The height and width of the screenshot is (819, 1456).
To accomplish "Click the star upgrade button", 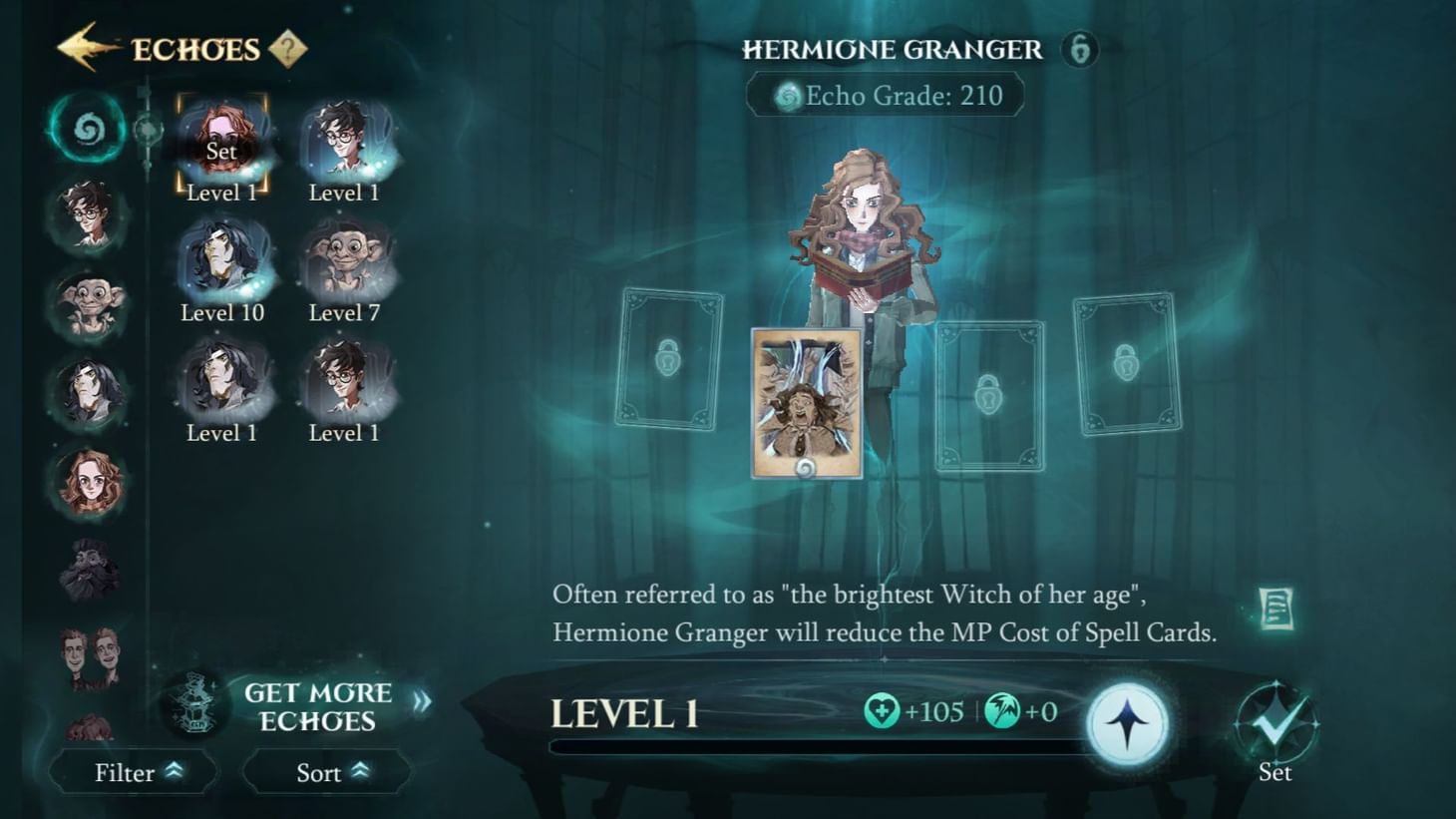I will point(1130,726).
